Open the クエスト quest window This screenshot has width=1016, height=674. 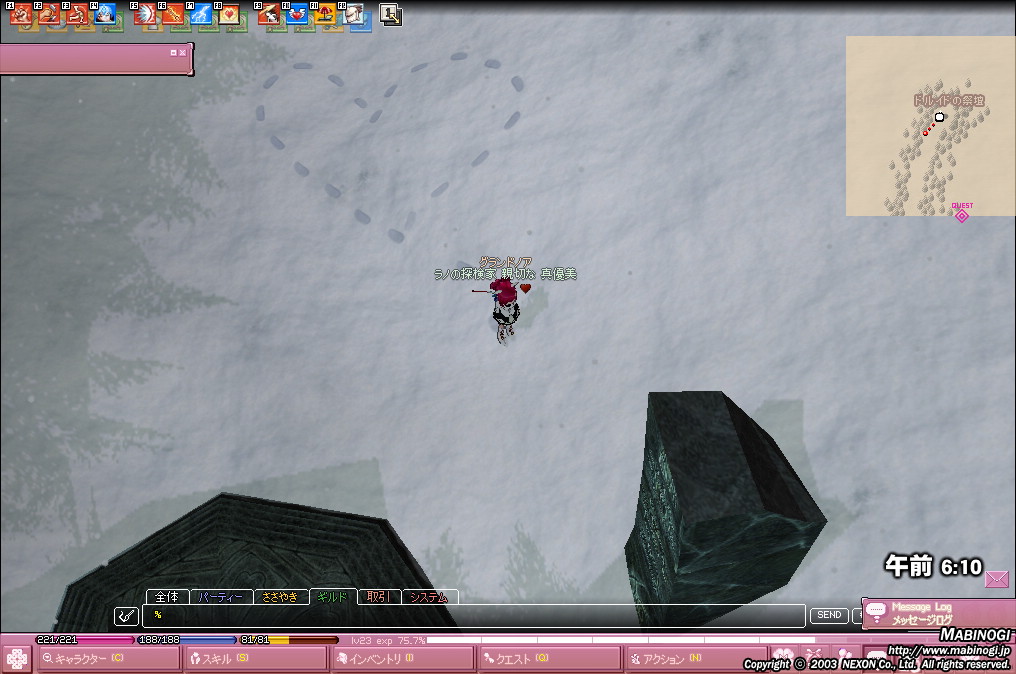point(549,659)
